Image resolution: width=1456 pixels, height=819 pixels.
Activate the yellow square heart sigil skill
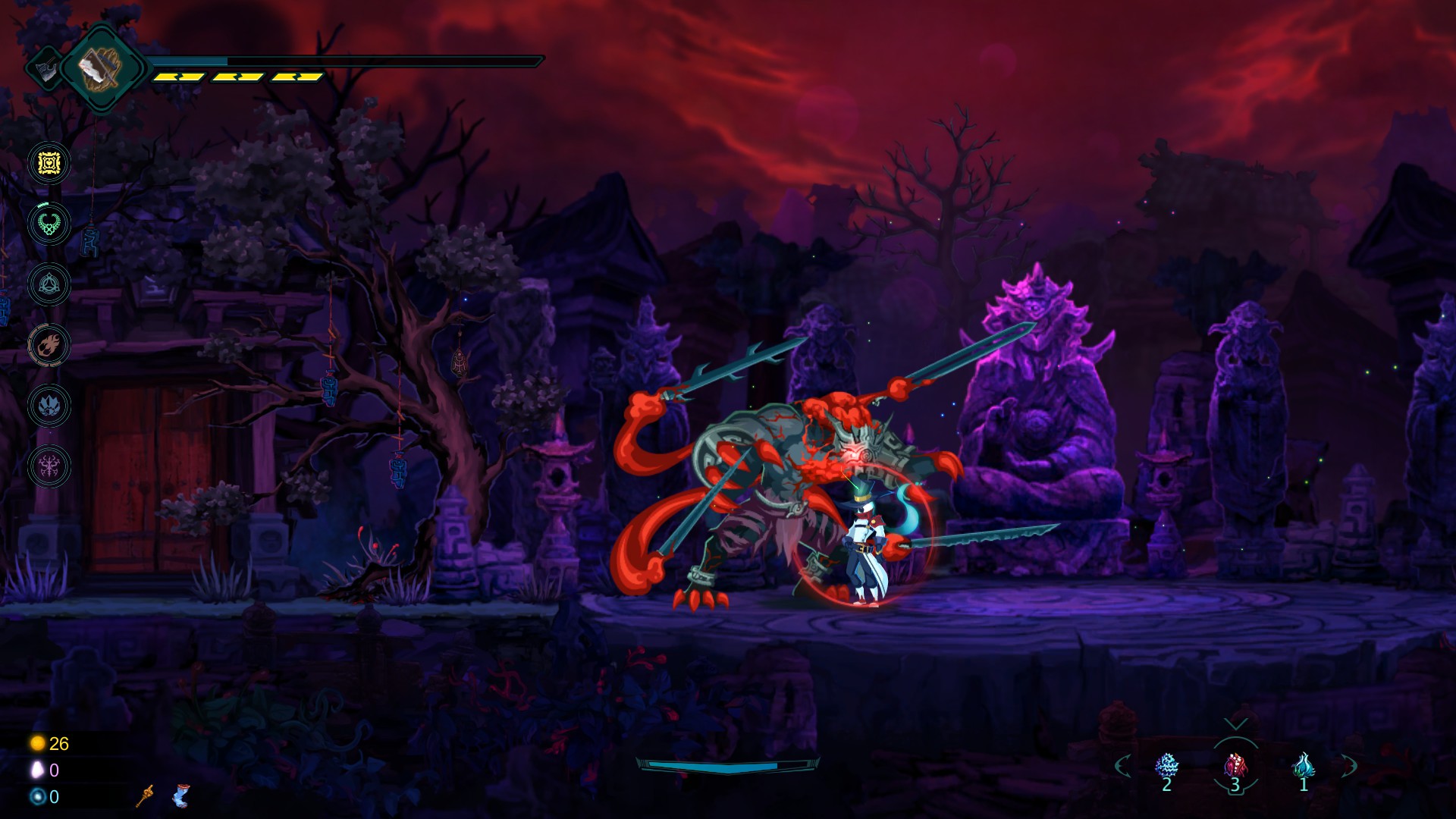49,163
